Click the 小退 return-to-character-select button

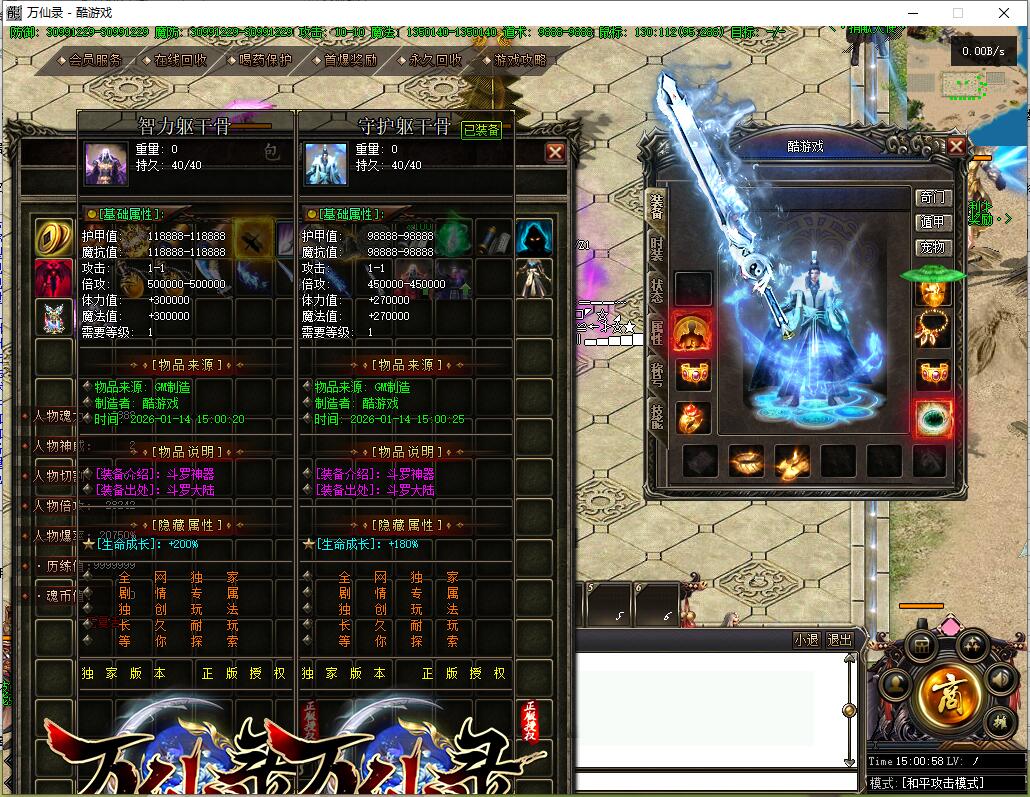(x=806, y=640)
